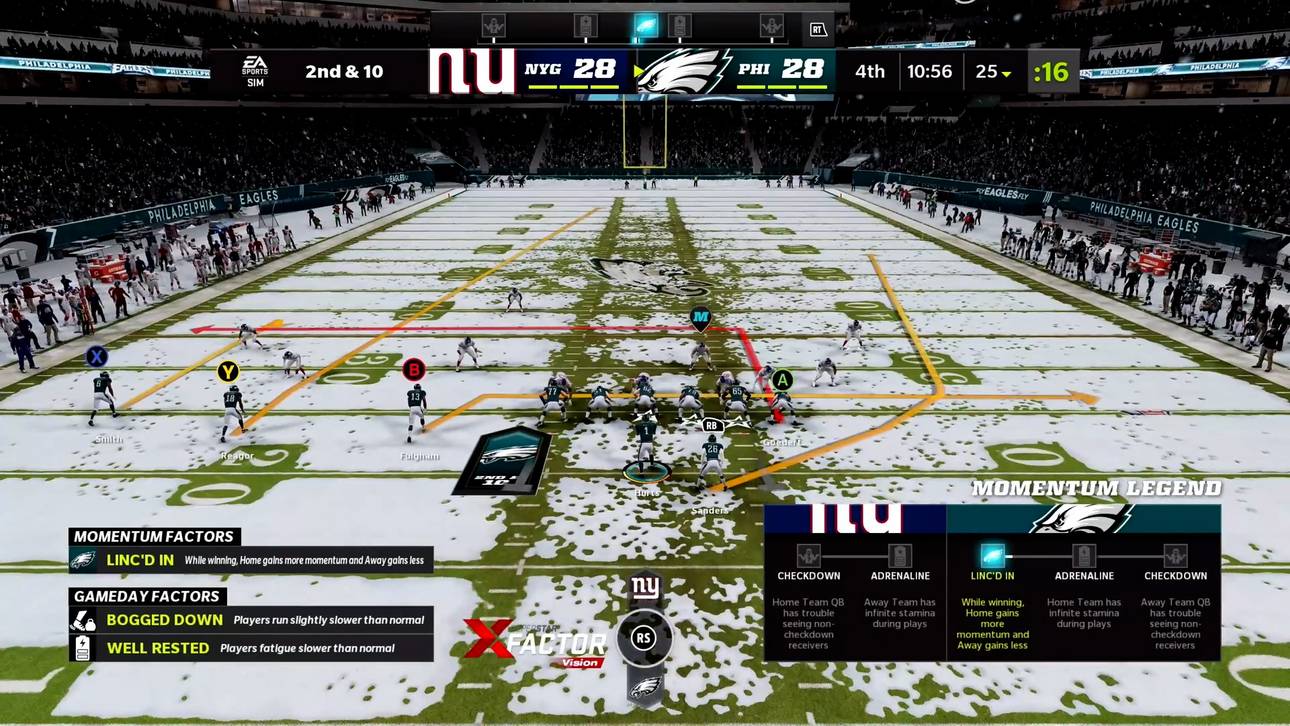Click the Eagles logo below X-Factor Vision button

point(645,687)
